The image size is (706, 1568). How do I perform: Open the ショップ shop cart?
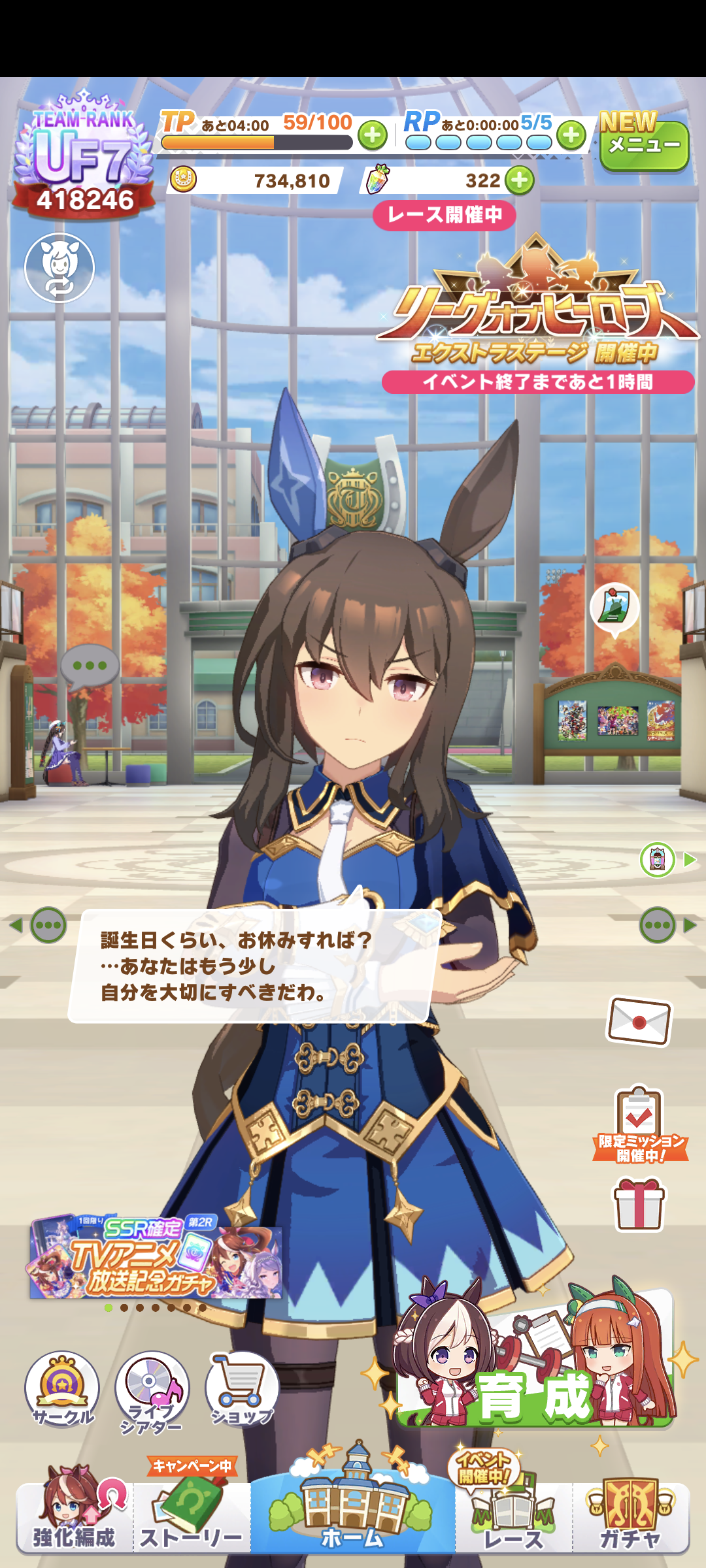[x=242, y=1388]
